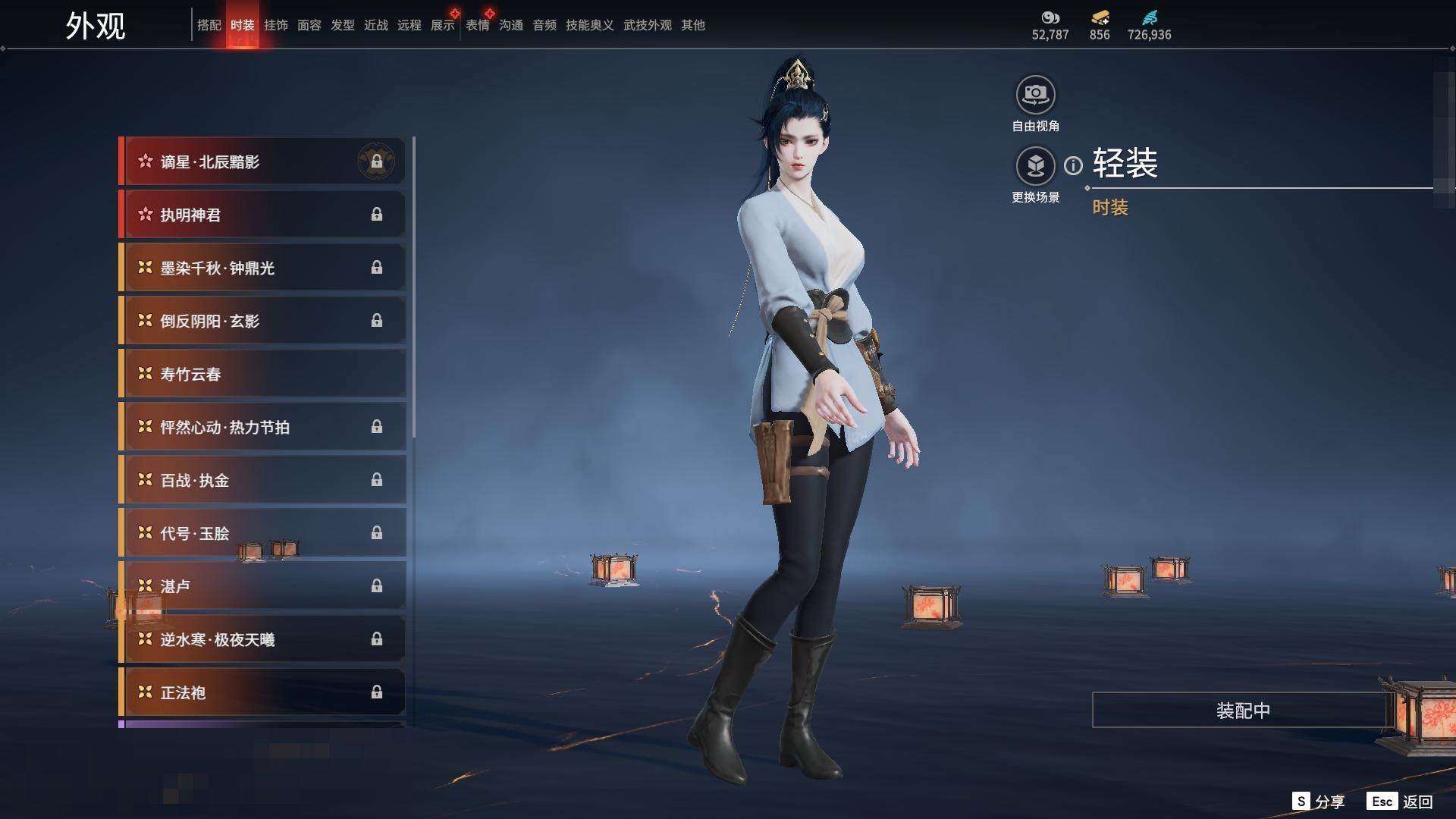Open the 展示 showcase tab

click(x=443, y=25)
